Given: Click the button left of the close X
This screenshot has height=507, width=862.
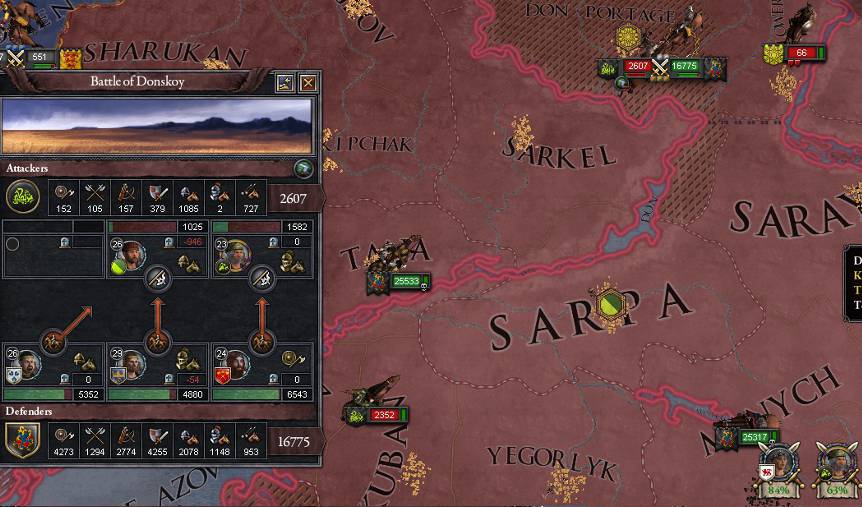Looking at the screenshot, I should coord(284,83).
